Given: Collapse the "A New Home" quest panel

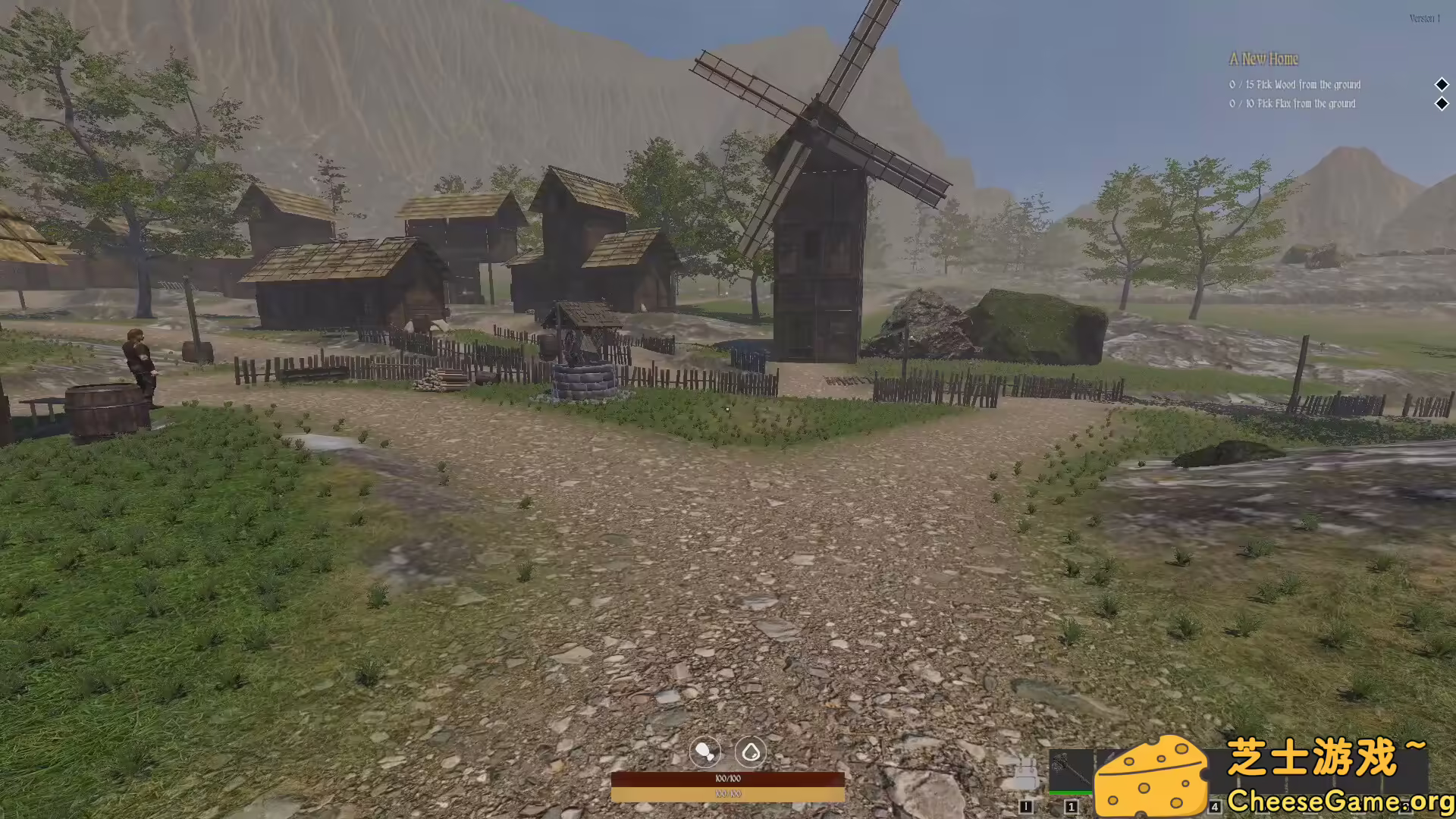Looking at the screenshot, I should tap(1265, 59).
